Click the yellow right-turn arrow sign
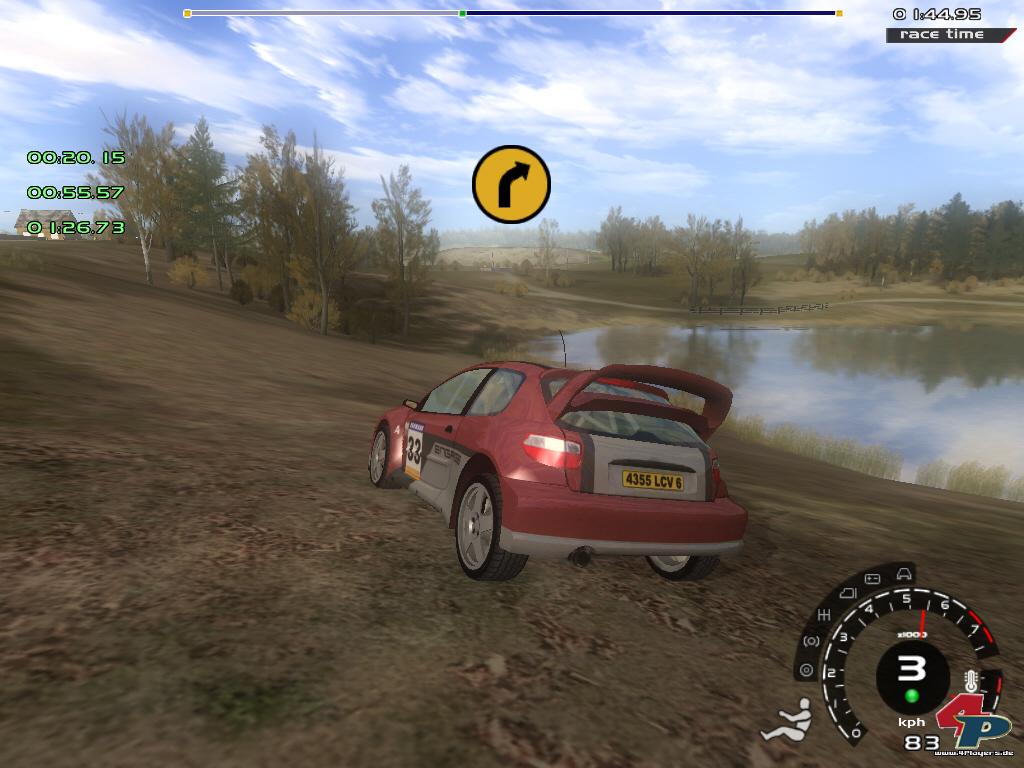Image resolution: width=1024 pixels, height=768 pixels. (x=511, y=184)
